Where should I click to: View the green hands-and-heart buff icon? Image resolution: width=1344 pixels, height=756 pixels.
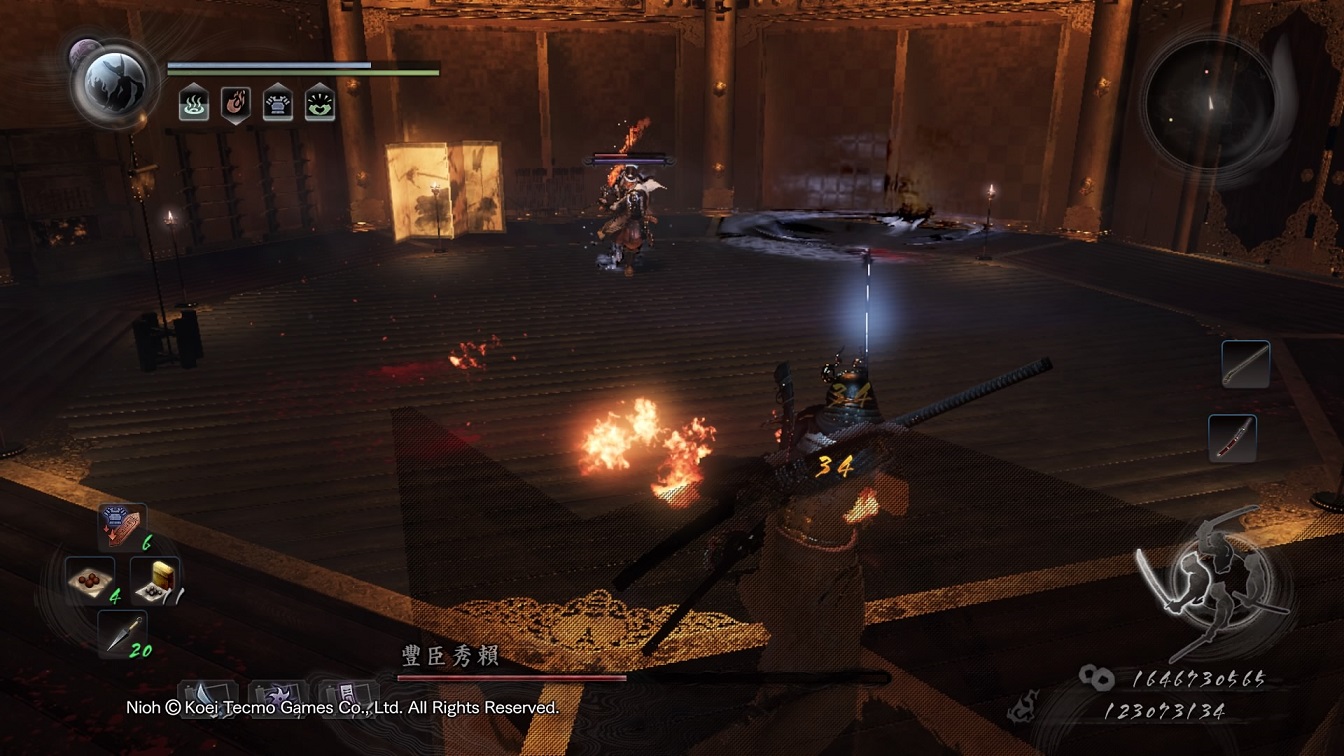coord(320,103)
